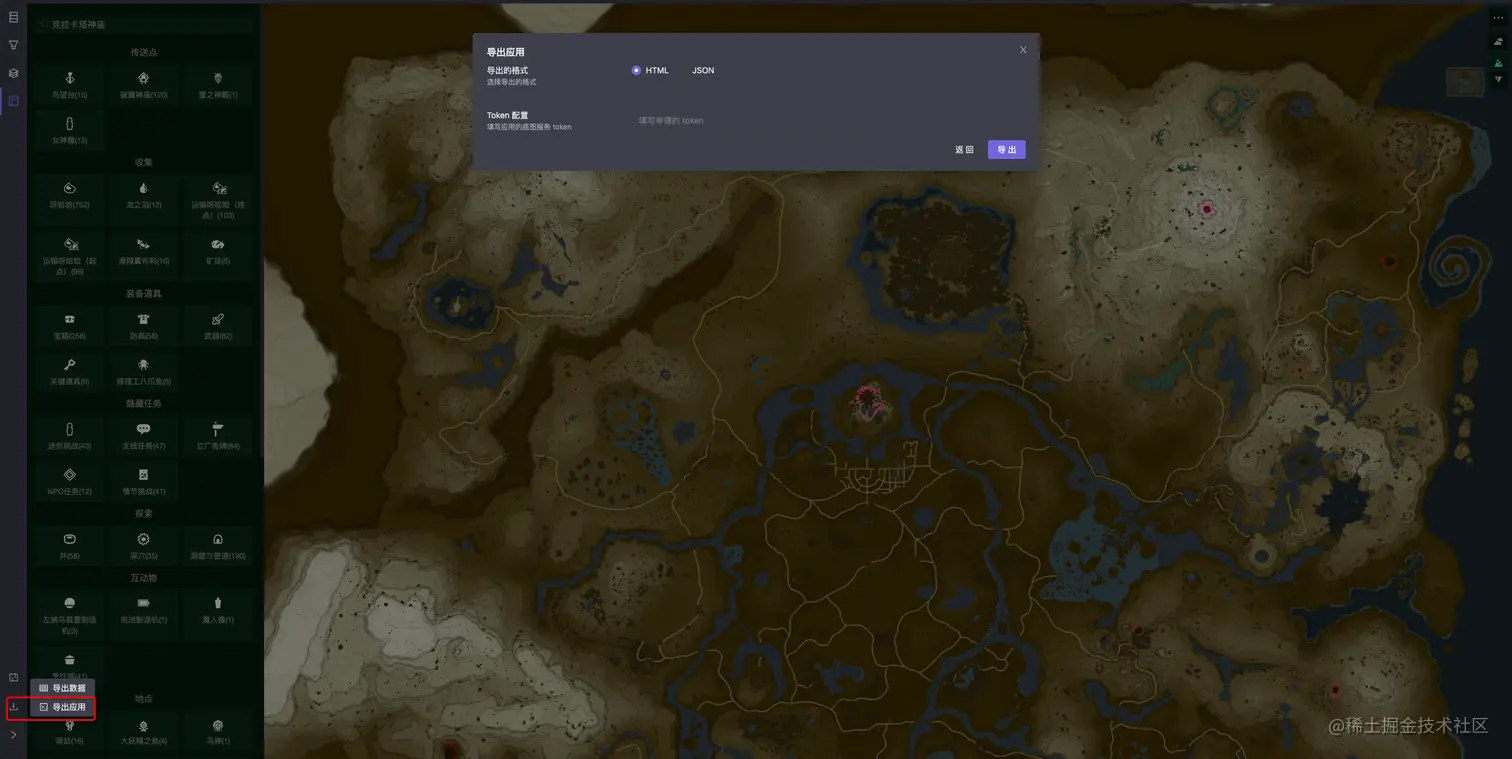Screen dimensions: 1512x759
Task: Toggle the 龙之泪(12) legend entry
Action: 144,194
